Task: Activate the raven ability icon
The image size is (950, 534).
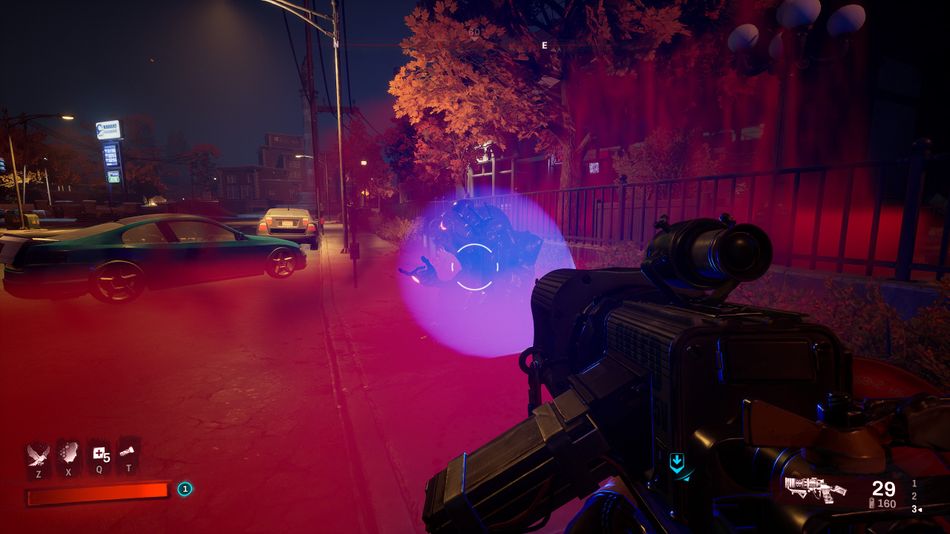Action: (x=38, y=455)
